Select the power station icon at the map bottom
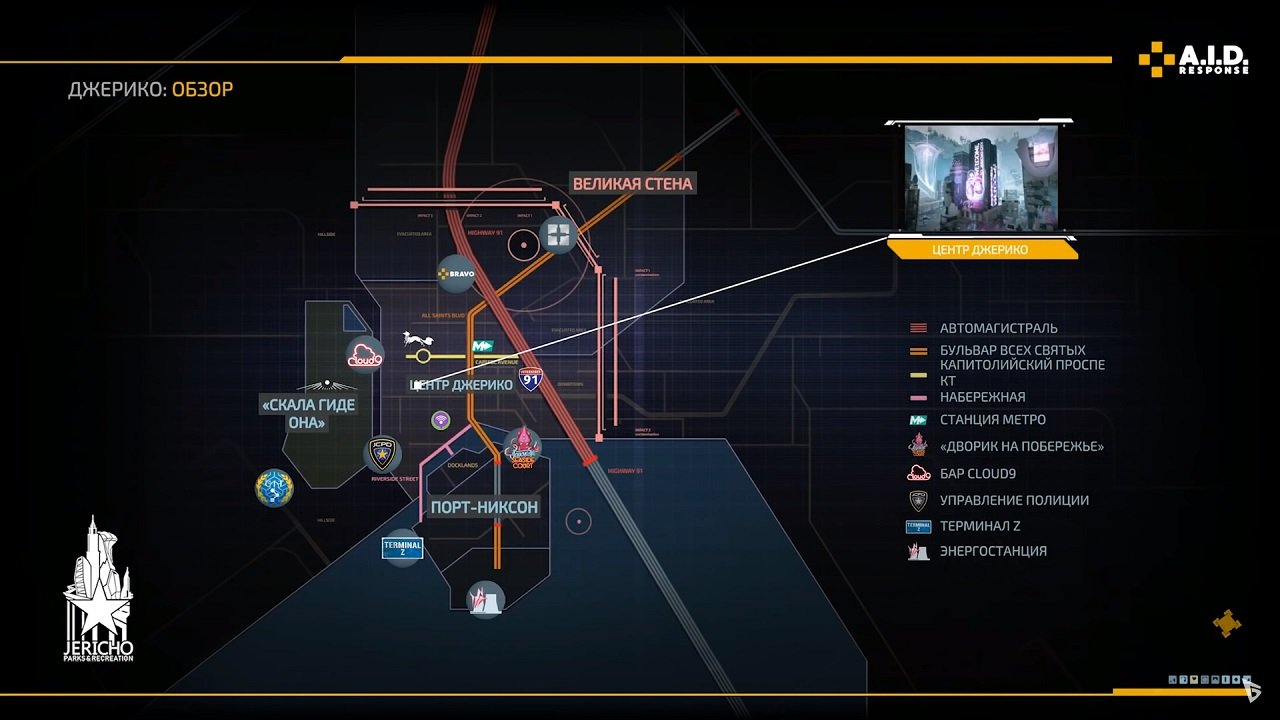 click(485, 597)
